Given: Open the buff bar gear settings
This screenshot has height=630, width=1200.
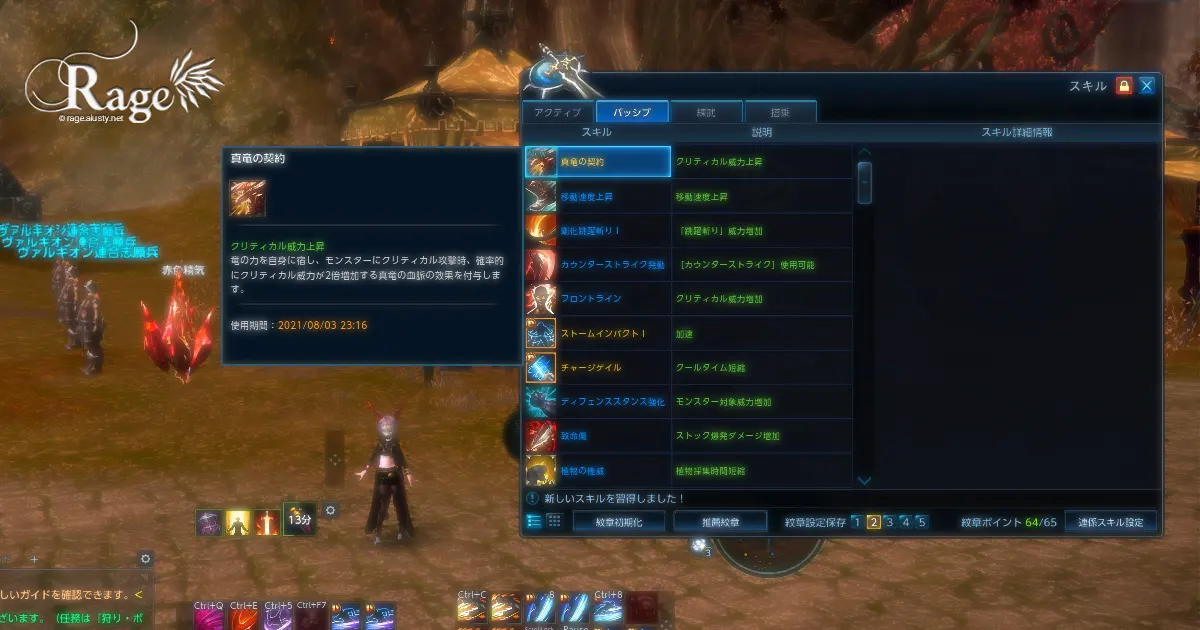Looking at the screenshot, I should (331, 510).
